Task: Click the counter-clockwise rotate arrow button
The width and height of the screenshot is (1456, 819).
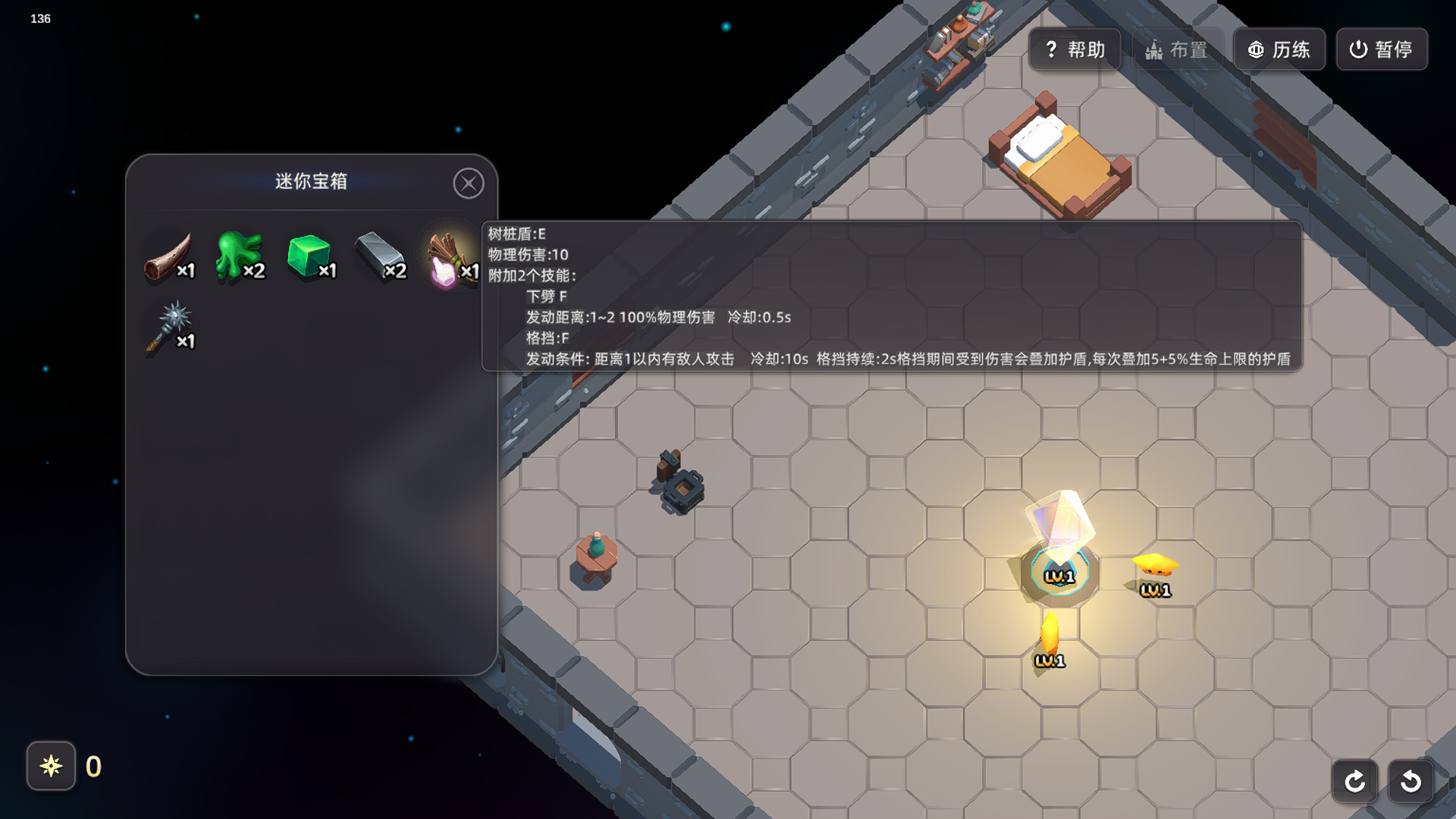Action: 1410,781
